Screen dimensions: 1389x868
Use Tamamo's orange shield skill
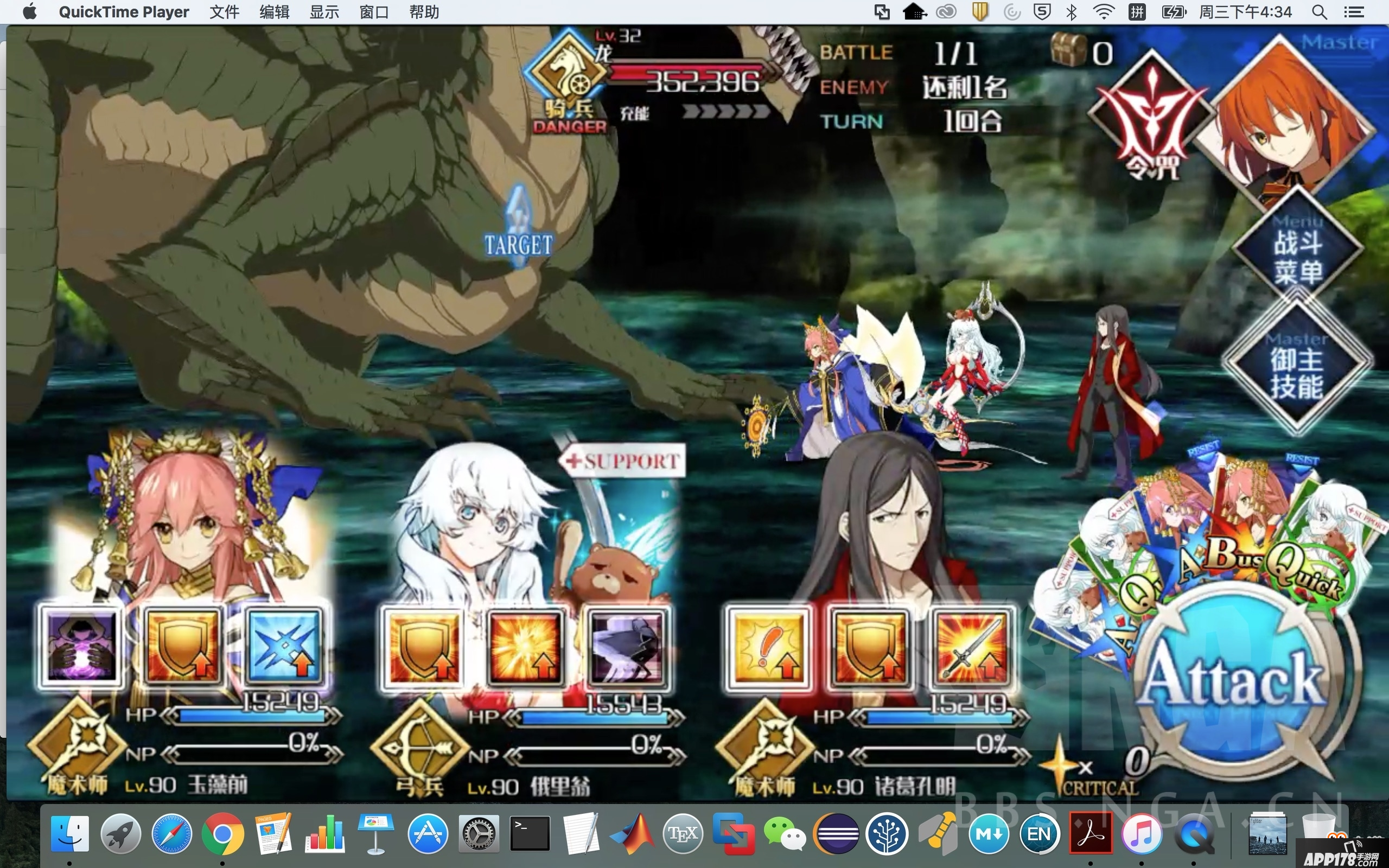[x=183, y=645]
